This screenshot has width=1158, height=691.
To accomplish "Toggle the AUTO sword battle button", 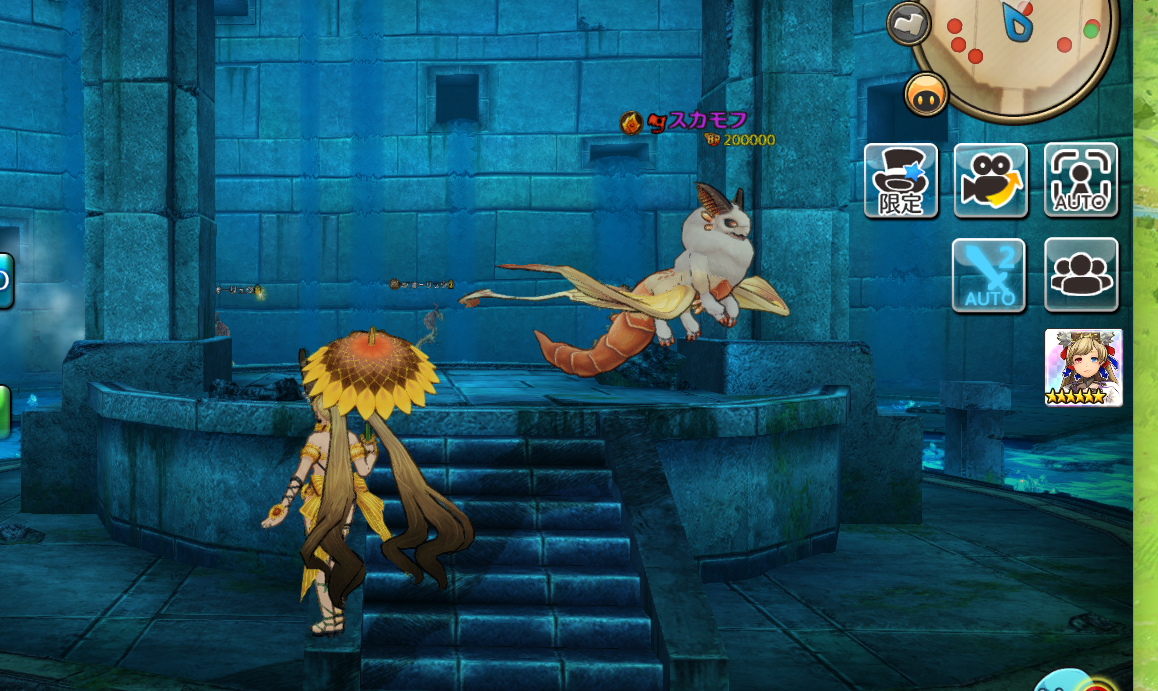I will click(x=989, y=275).
